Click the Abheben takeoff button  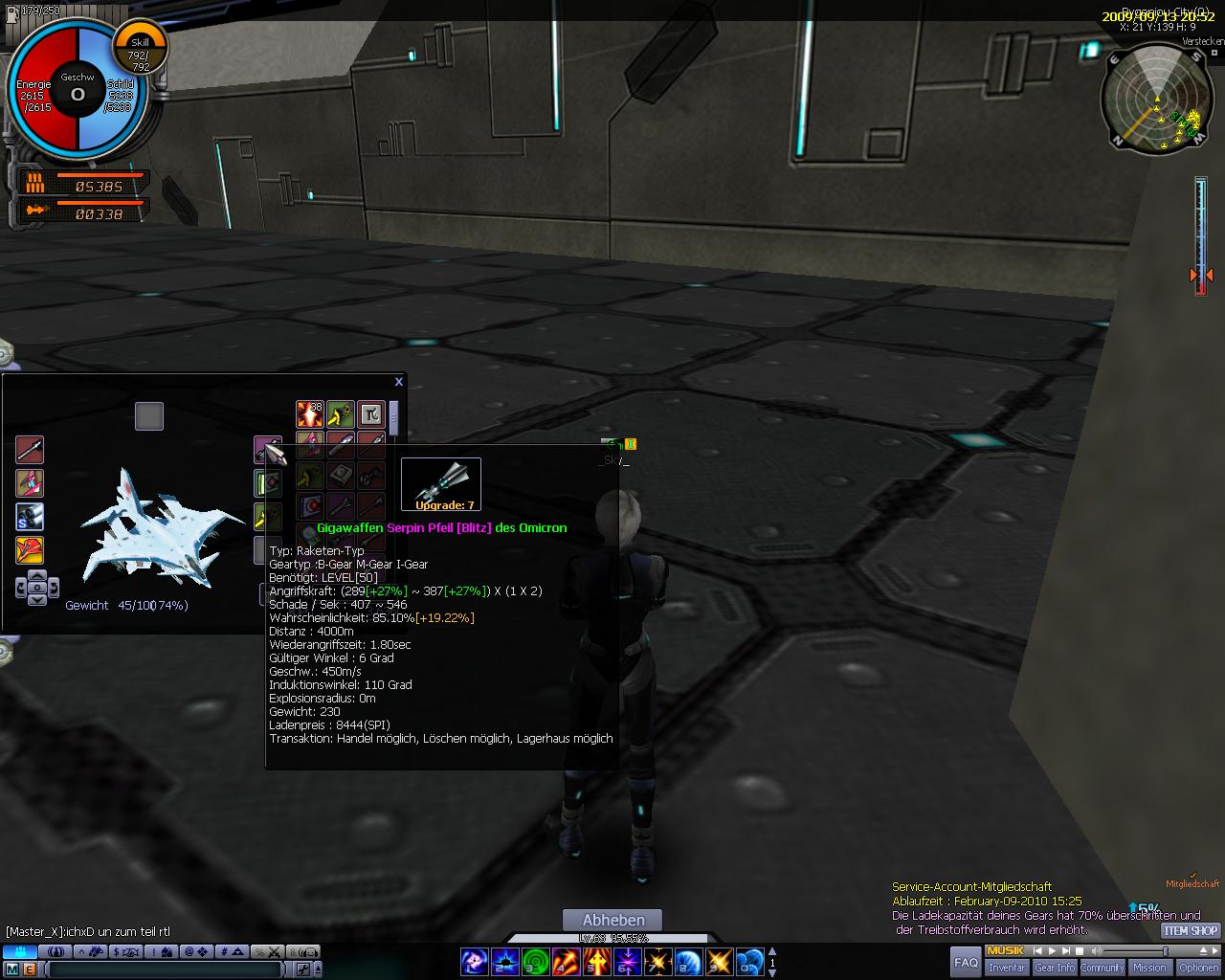point(612,921)
